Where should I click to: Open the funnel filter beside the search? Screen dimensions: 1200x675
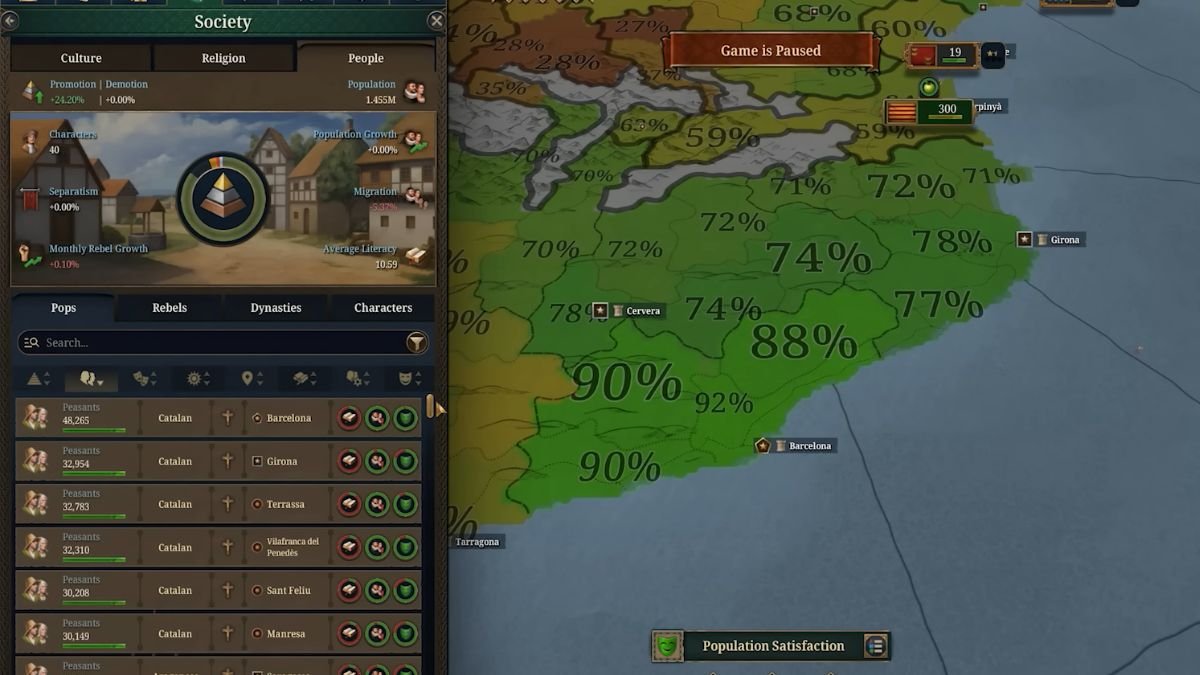416,343
